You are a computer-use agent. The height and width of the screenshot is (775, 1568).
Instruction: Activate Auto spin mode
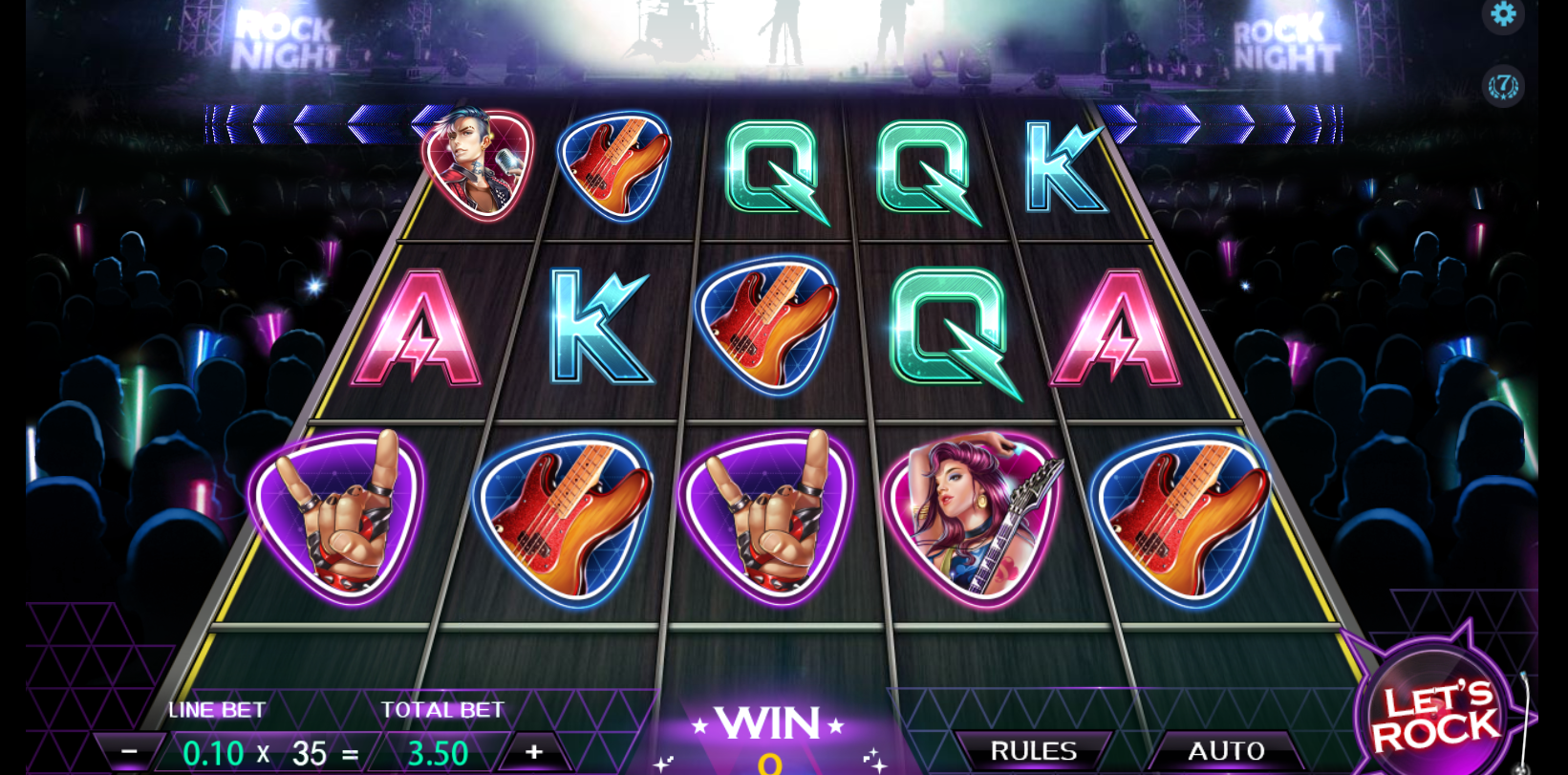tap(1225, 751)
